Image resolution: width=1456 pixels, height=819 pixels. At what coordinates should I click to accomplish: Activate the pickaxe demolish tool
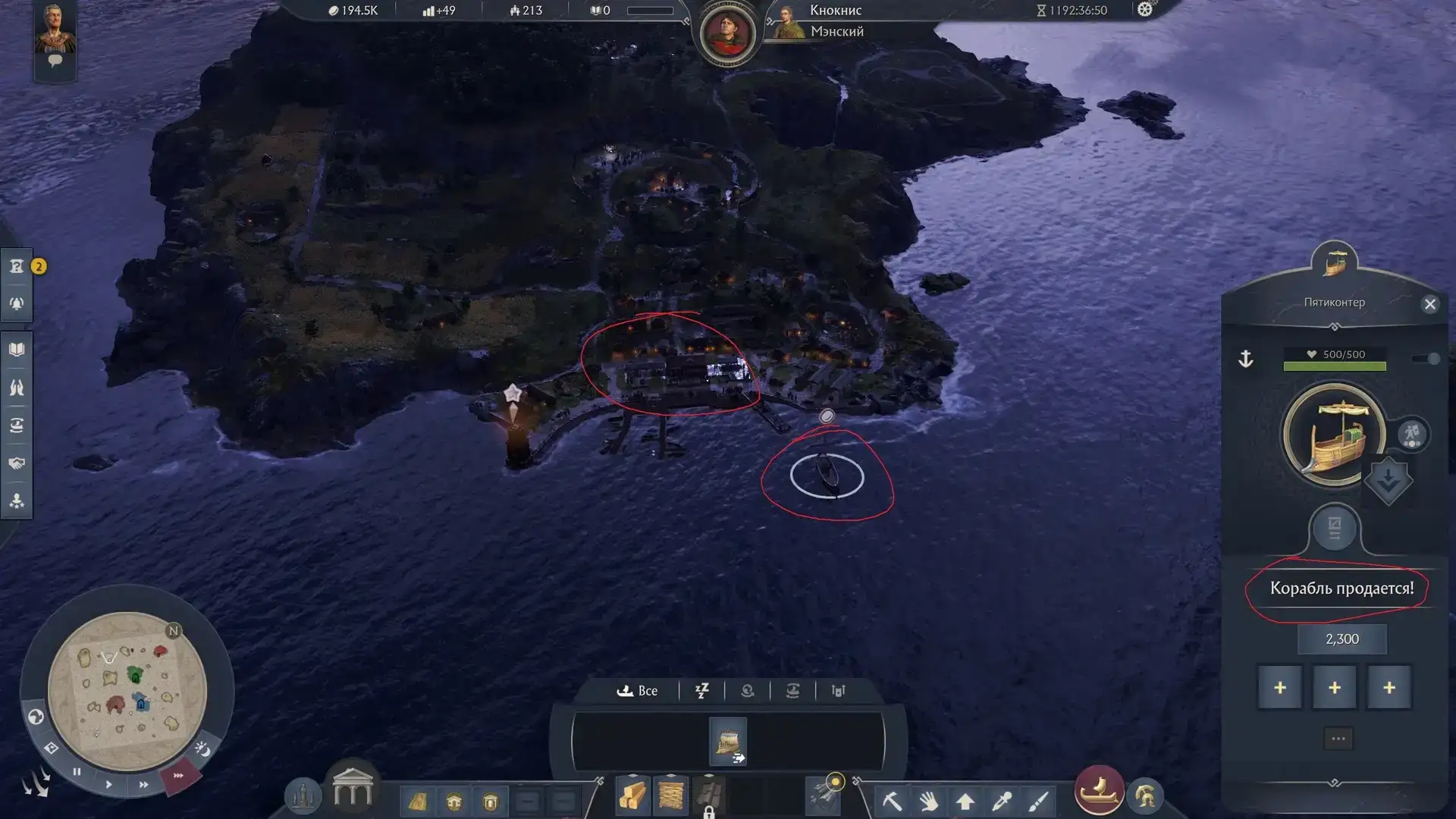[x=892, y=800]
